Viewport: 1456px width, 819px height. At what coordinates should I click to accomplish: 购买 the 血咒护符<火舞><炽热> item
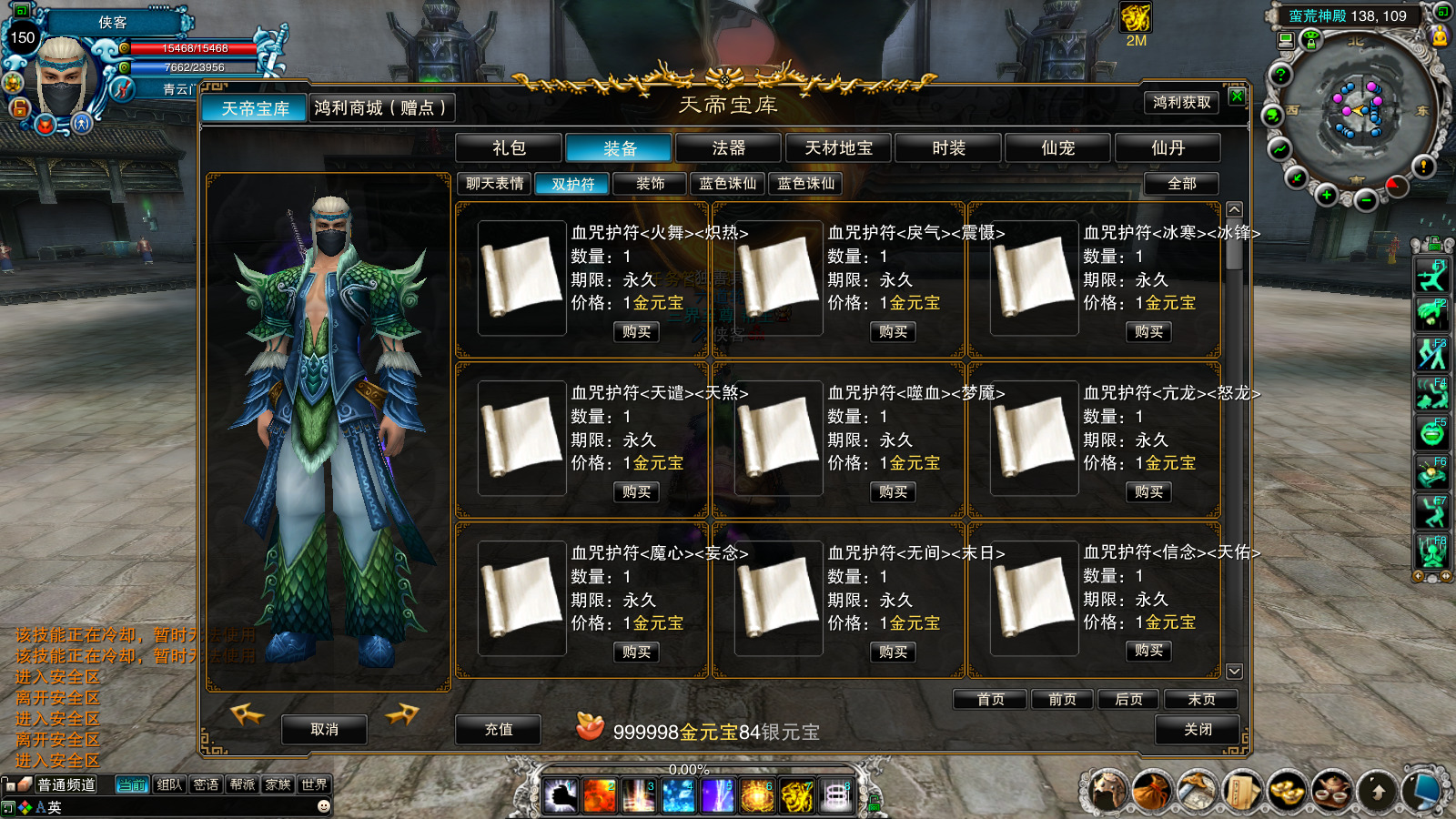(x=635, y=332)
